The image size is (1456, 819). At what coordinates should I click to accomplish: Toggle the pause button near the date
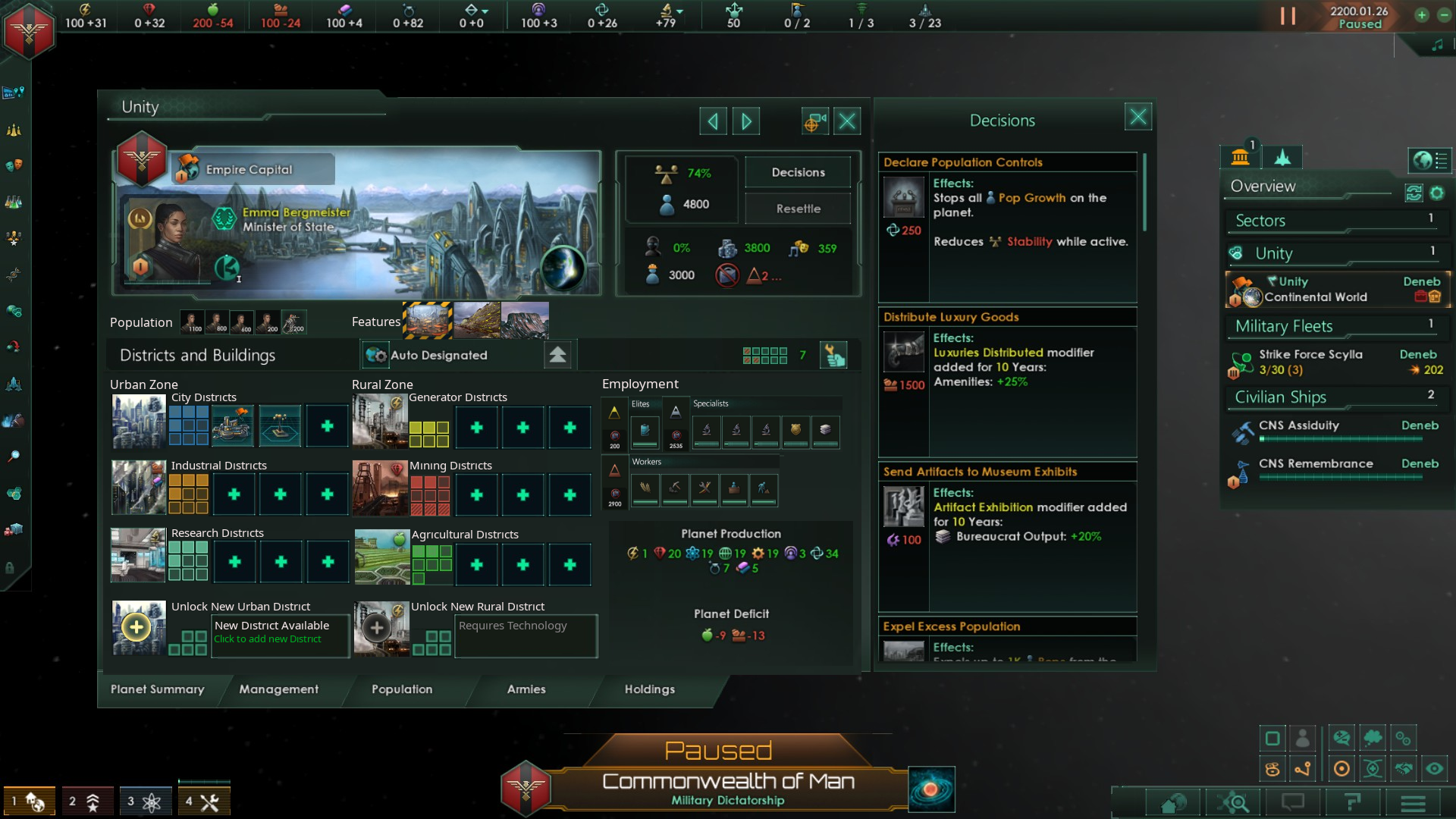click(x=1287, y=17)
